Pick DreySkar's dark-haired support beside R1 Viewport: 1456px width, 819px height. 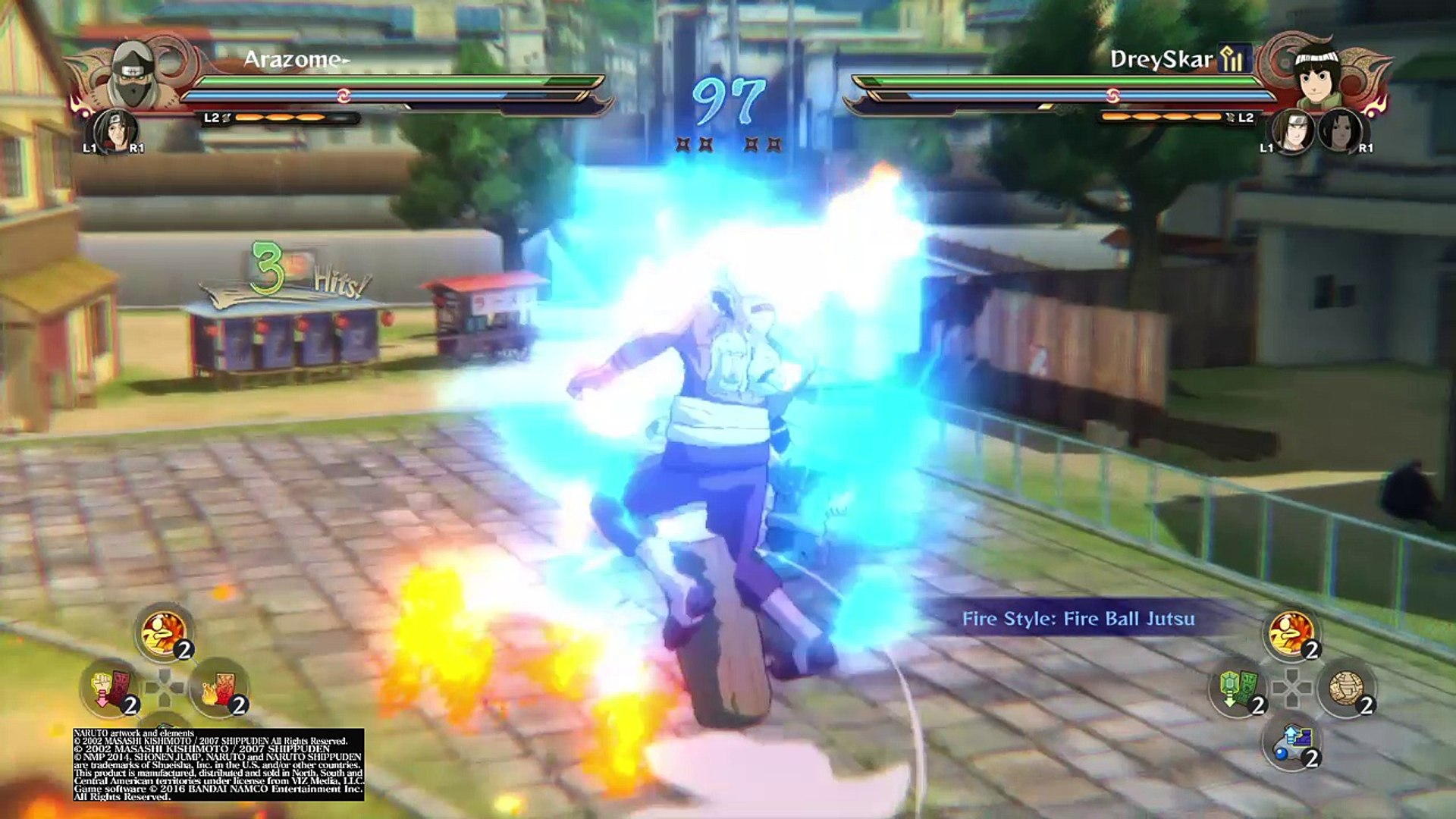coord(1338,131)
